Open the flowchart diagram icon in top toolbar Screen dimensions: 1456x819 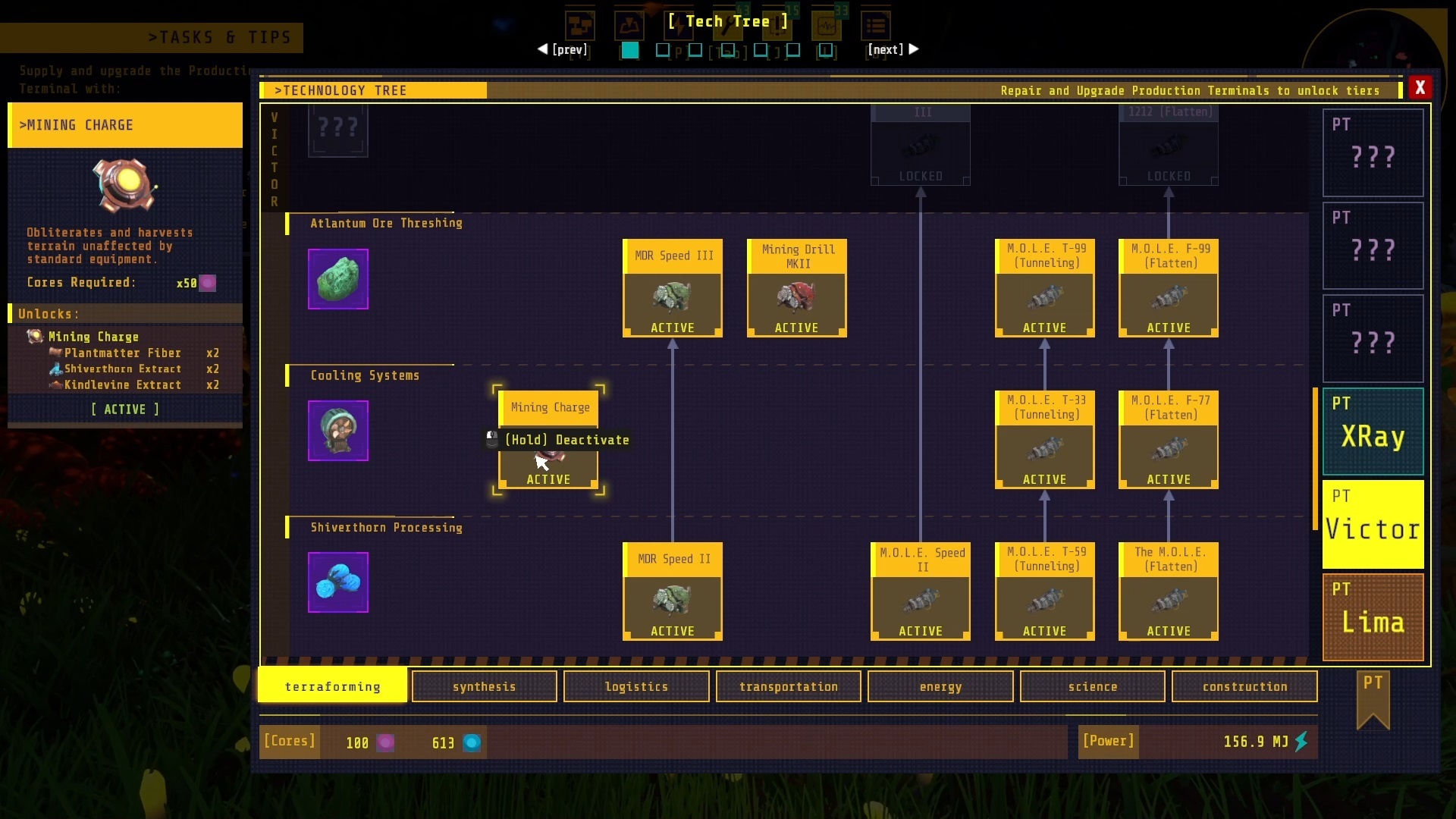pyautogui.click(x=581, y=25)
